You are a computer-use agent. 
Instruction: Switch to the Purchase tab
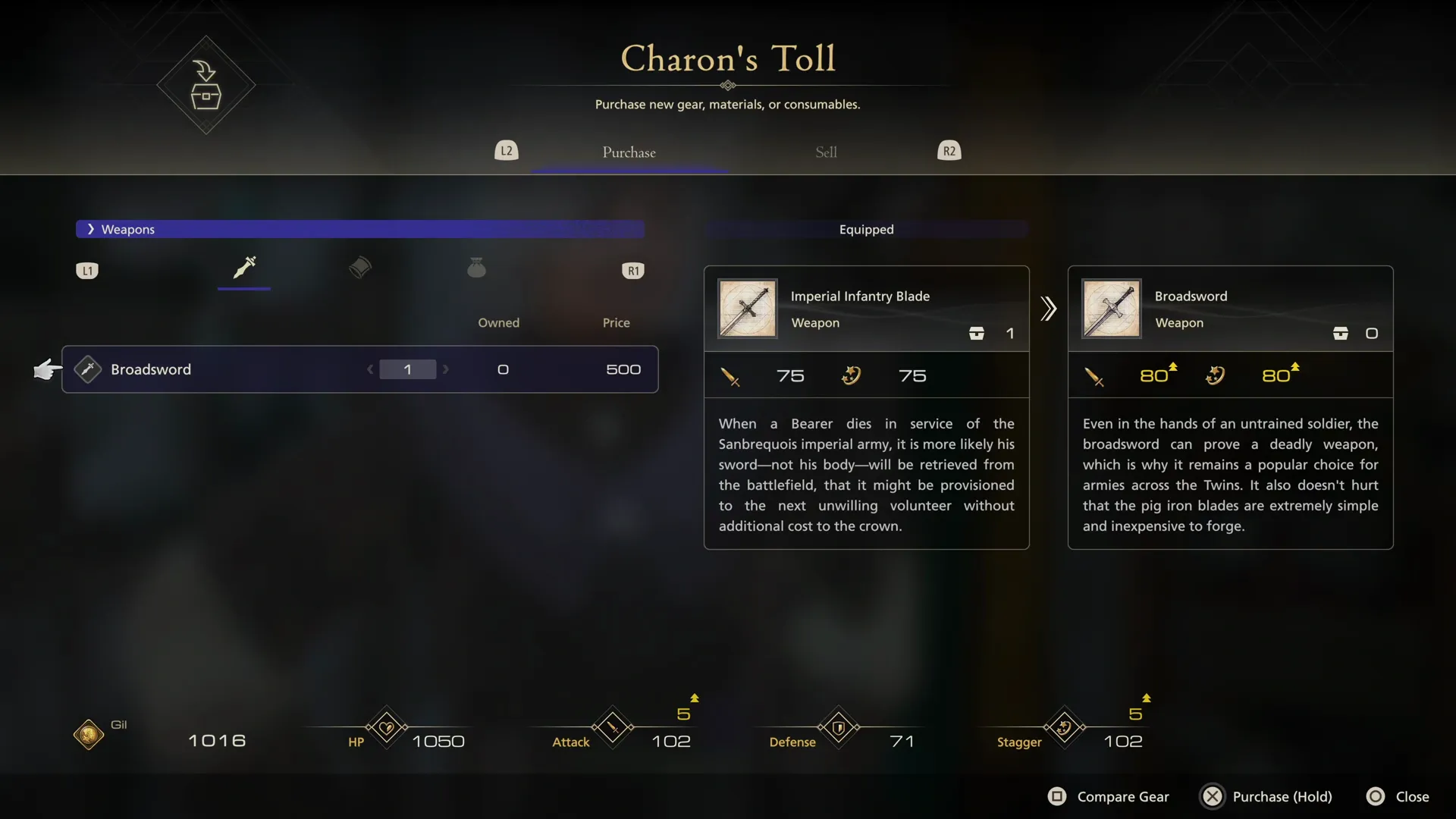coord(629,152)
